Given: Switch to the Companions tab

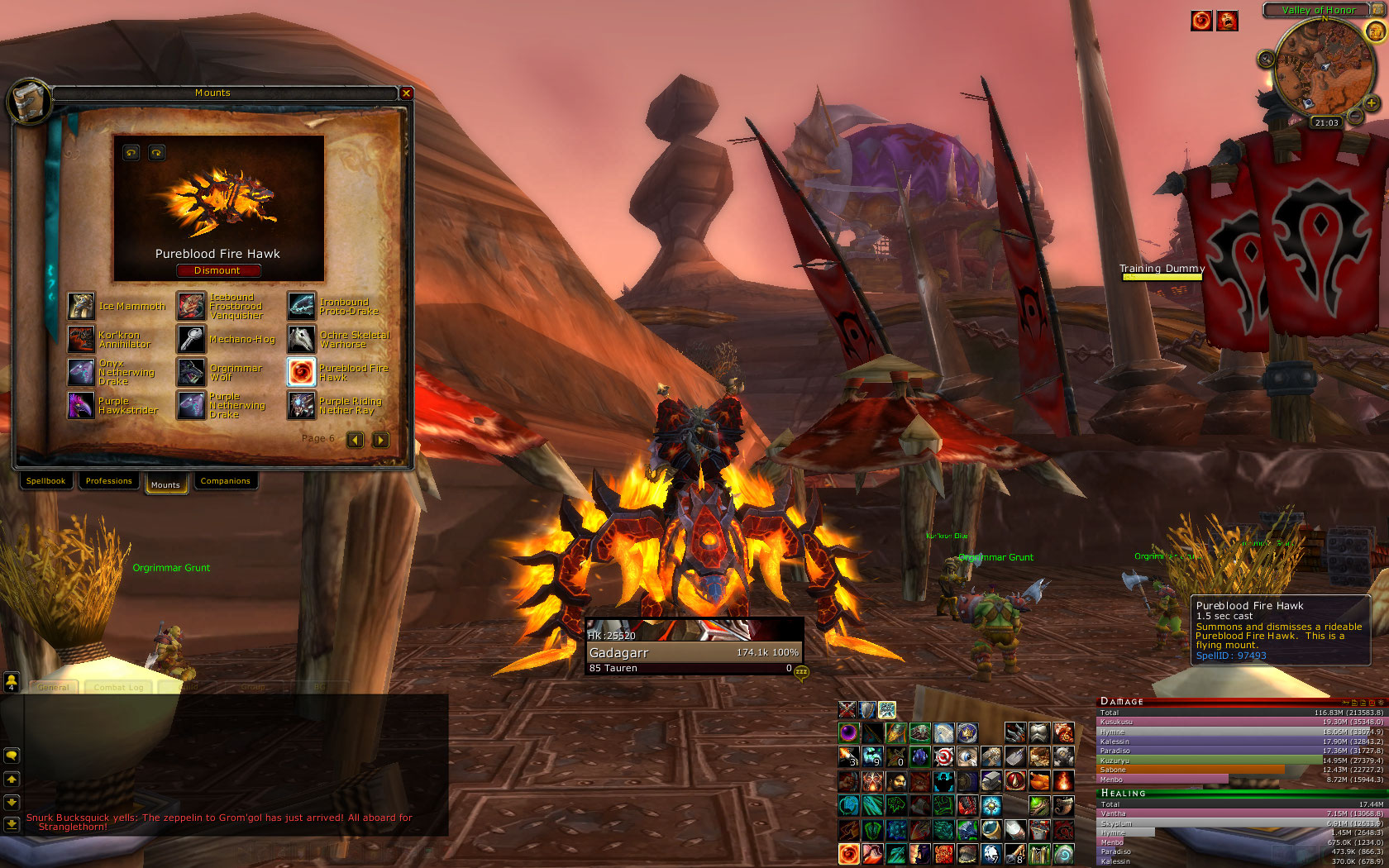Looking at the screenshot, I should coord(225,481).
